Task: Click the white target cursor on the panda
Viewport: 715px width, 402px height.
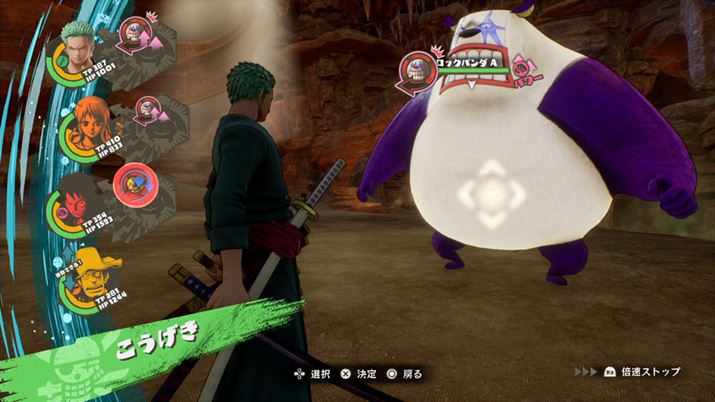Action: tap(492, 192)
